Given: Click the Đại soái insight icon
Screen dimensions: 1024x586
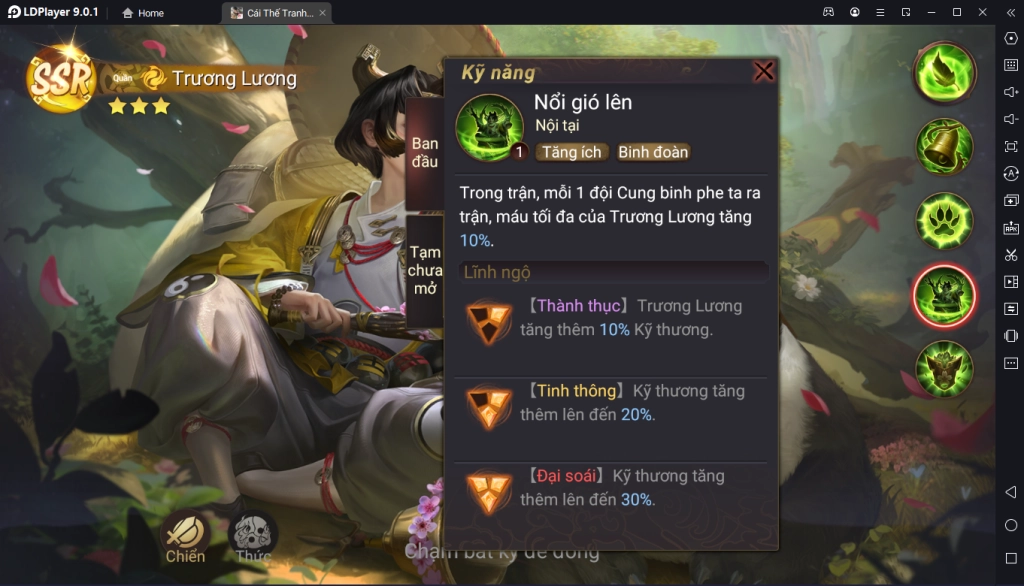Looking at the screenshot, I should pos(489,491).
